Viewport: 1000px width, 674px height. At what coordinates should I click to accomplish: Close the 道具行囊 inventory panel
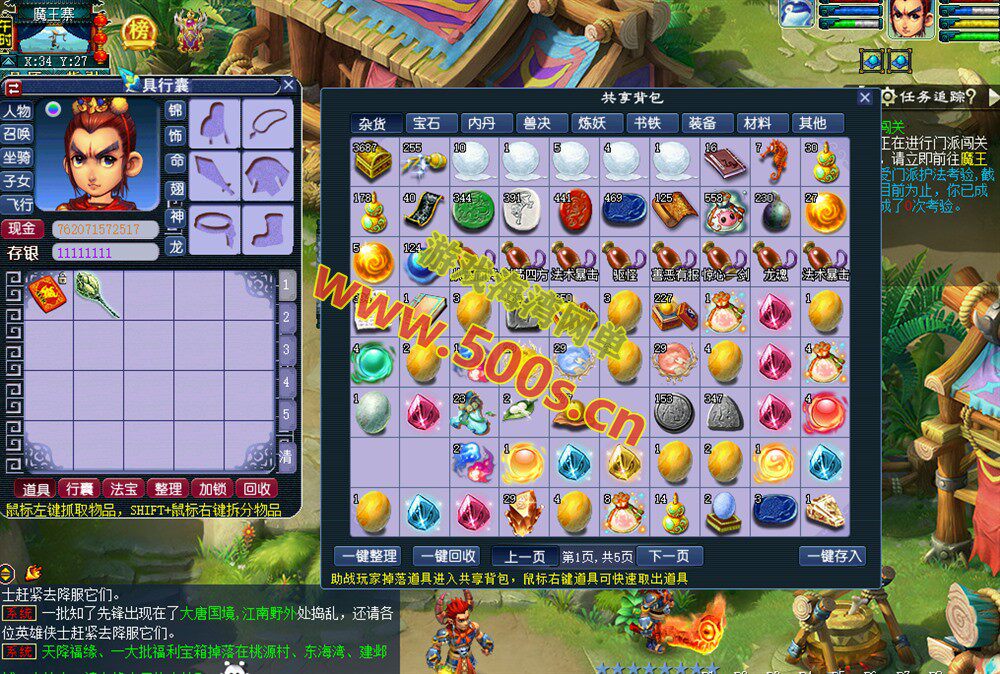click(x=288, y=86)
